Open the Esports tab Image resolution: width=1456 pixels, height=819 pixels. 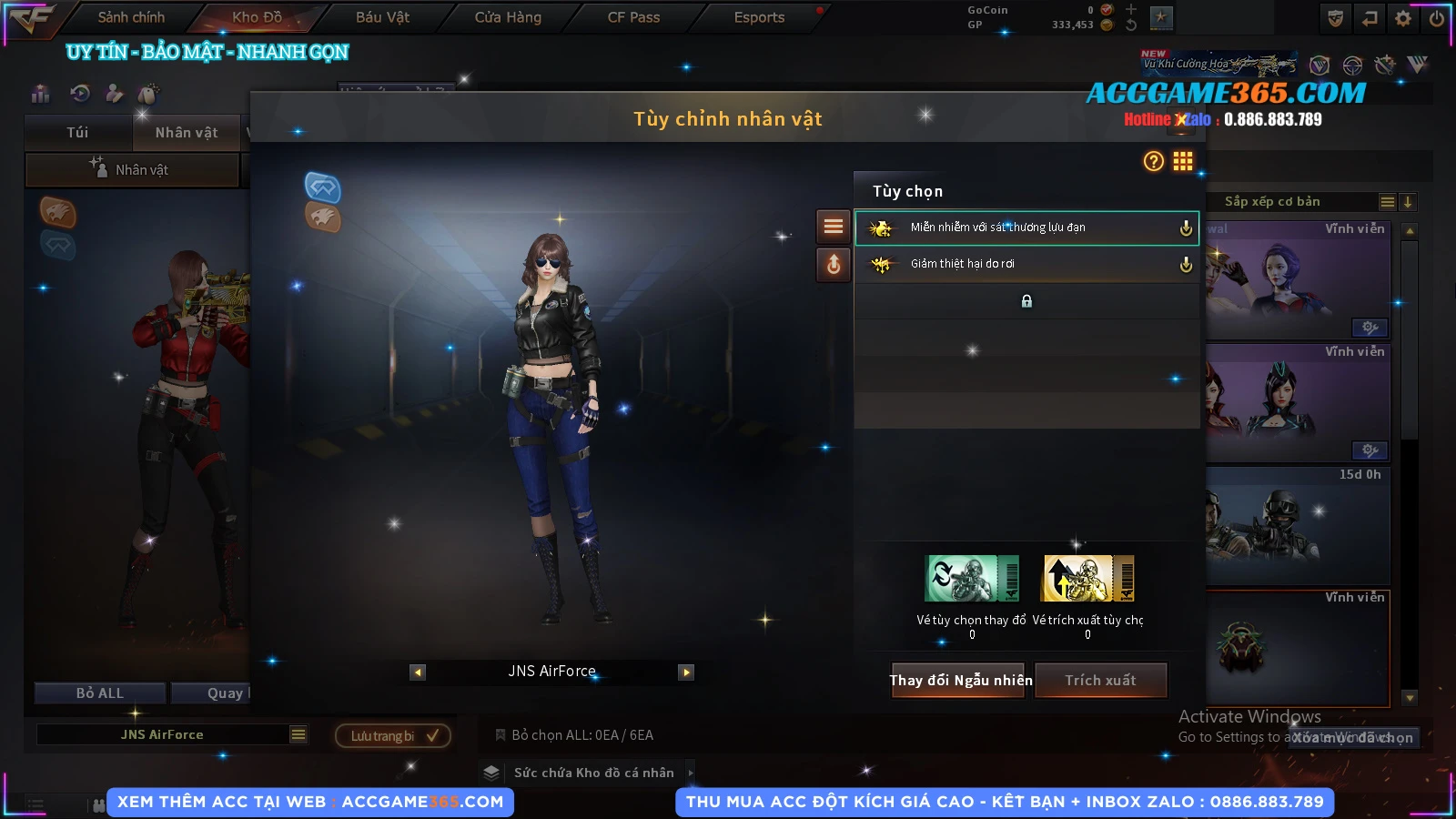point(759,17)
